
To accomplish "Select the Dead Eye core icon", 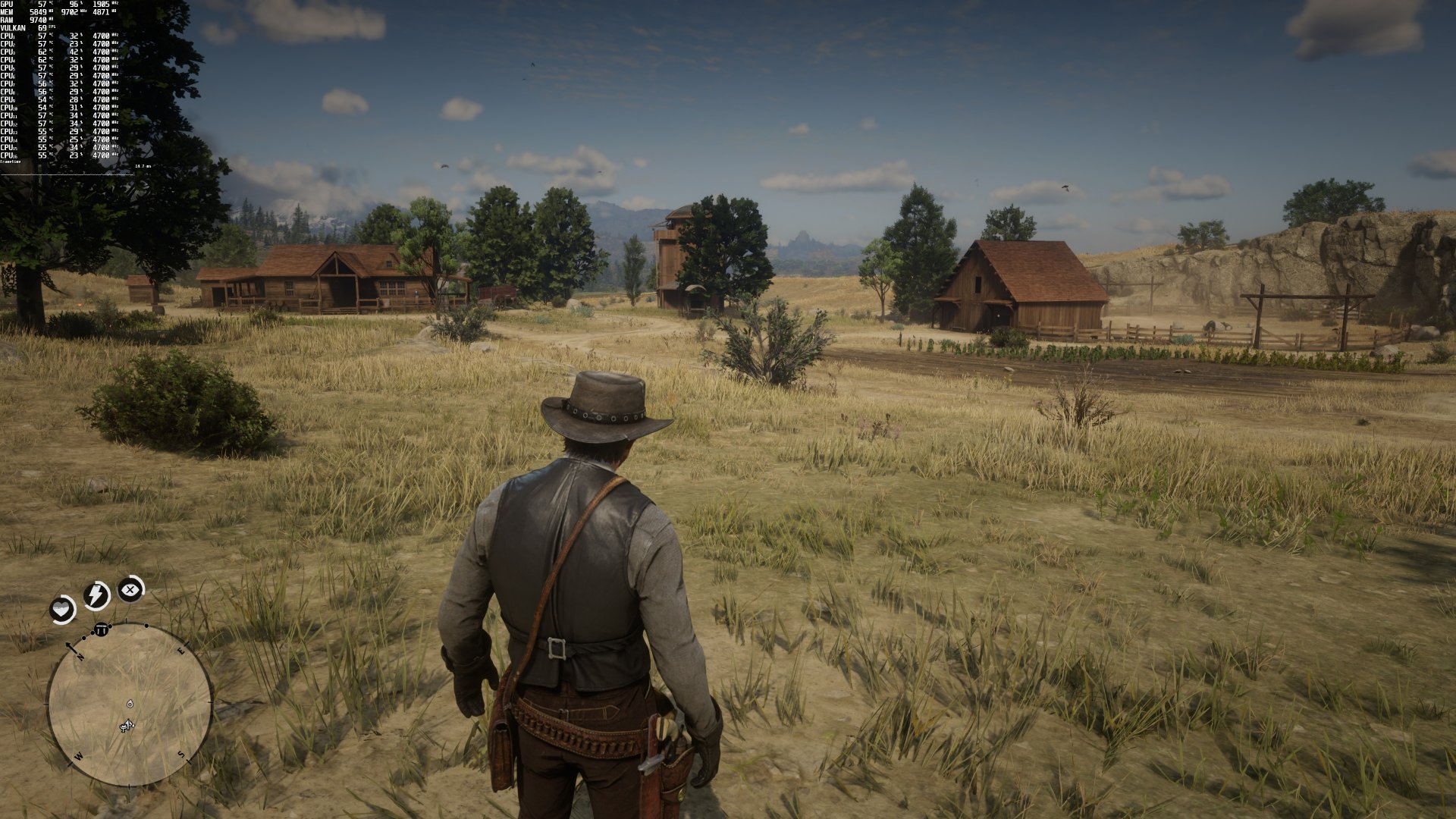I will coord(129,589).
